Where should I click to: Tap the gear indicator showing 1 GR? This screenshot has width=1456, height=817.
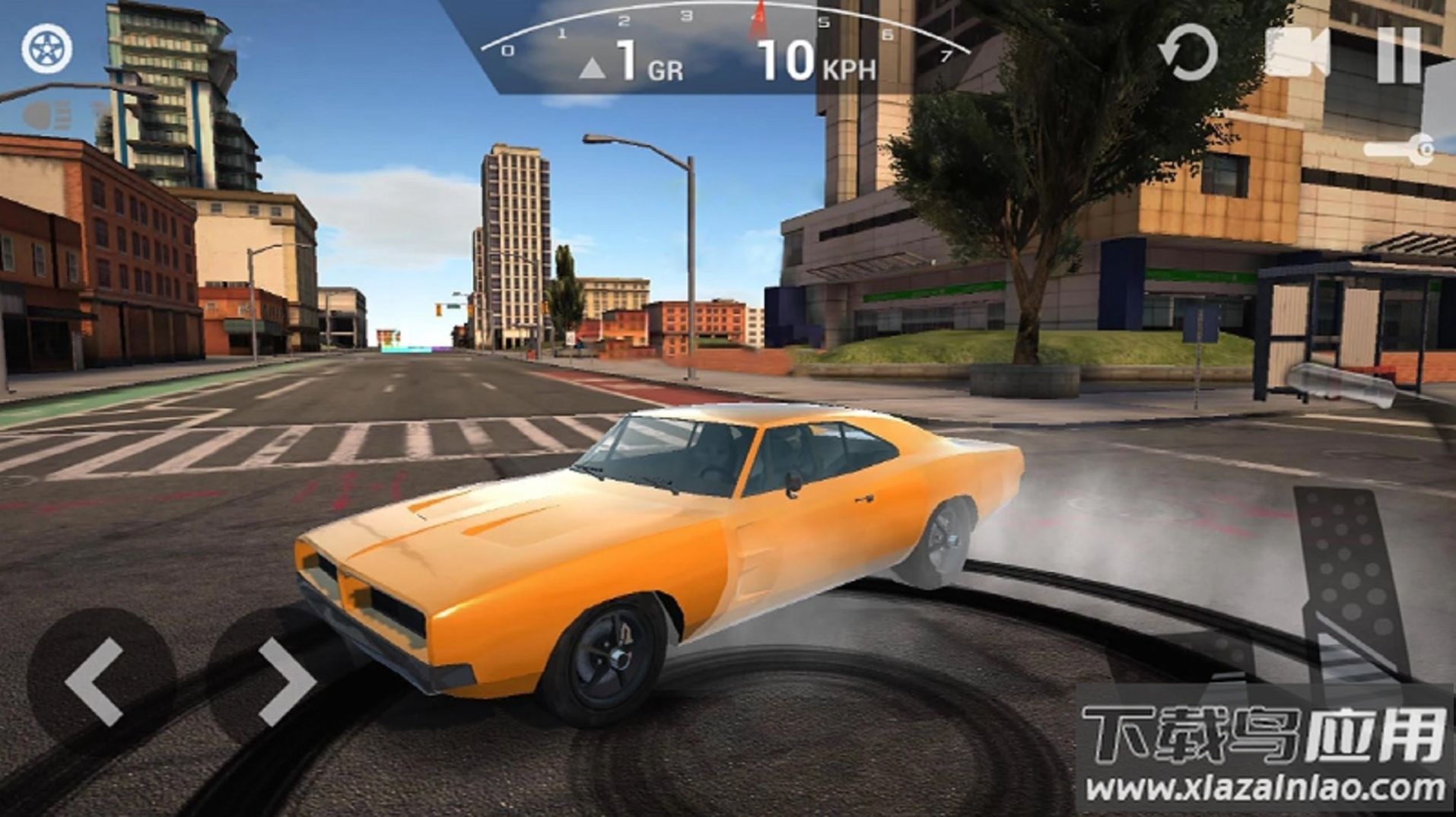(631, 62)
